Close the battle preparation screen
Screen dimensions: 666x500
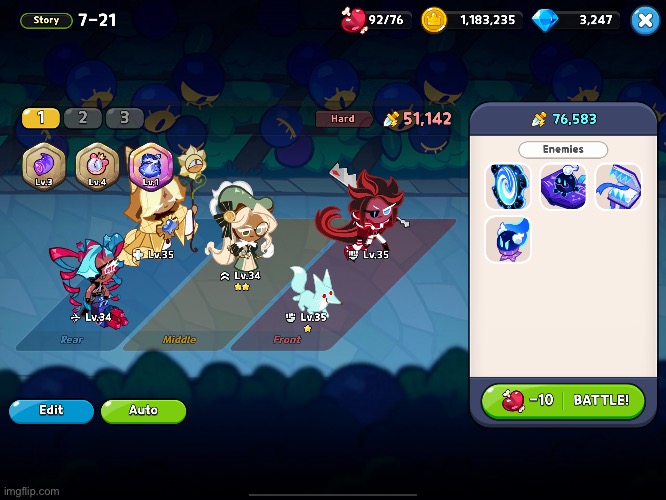point(645,19)
